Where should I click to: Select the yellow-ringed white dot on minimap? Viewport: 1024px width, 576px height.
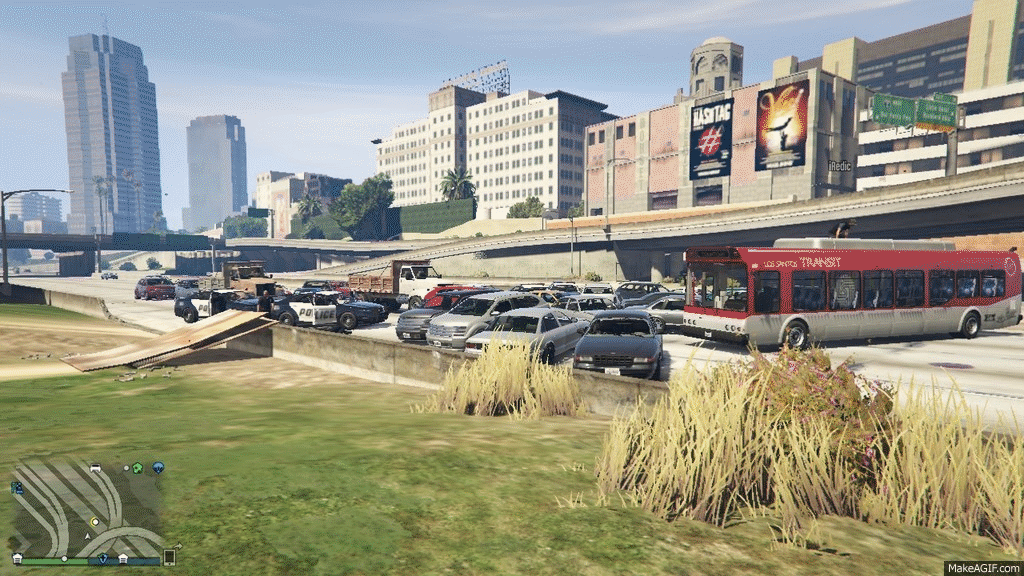click(x=95, y=521)
